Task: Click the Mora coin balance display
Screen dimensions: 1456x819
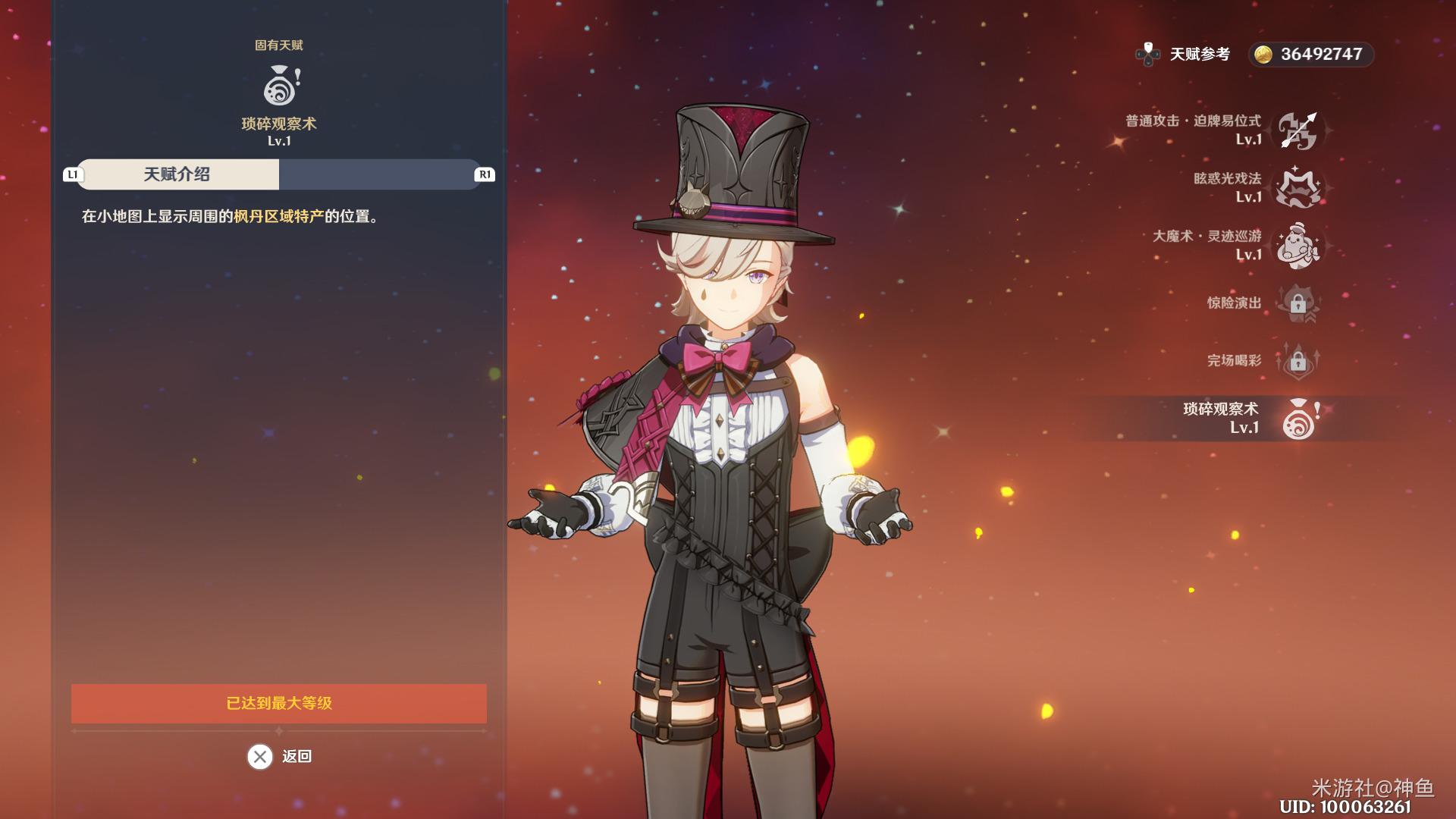Action: click(x=1310, y=54)
